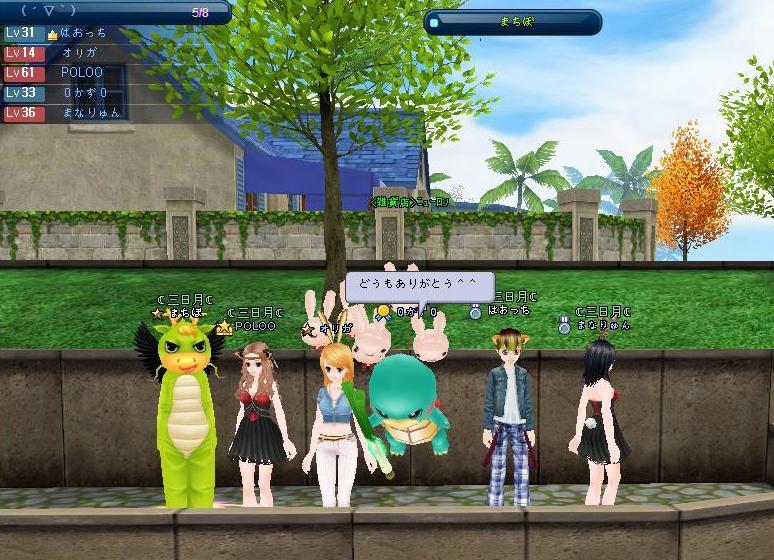Image resolution: width=774 pixels, height=560 pixels.
Task: Click the party header bar showing 5/8
Action: tap(115, 13)
